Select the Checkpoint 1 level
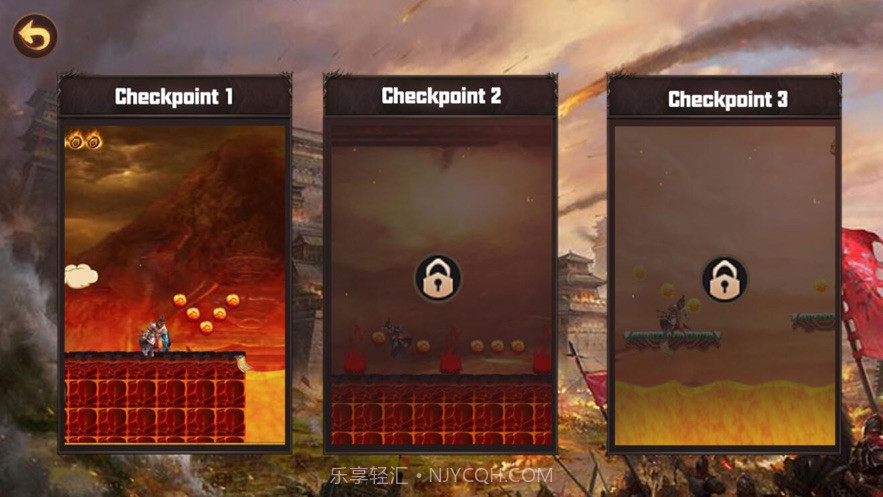This screenshot has height=497, width=883. pos(175,280)
